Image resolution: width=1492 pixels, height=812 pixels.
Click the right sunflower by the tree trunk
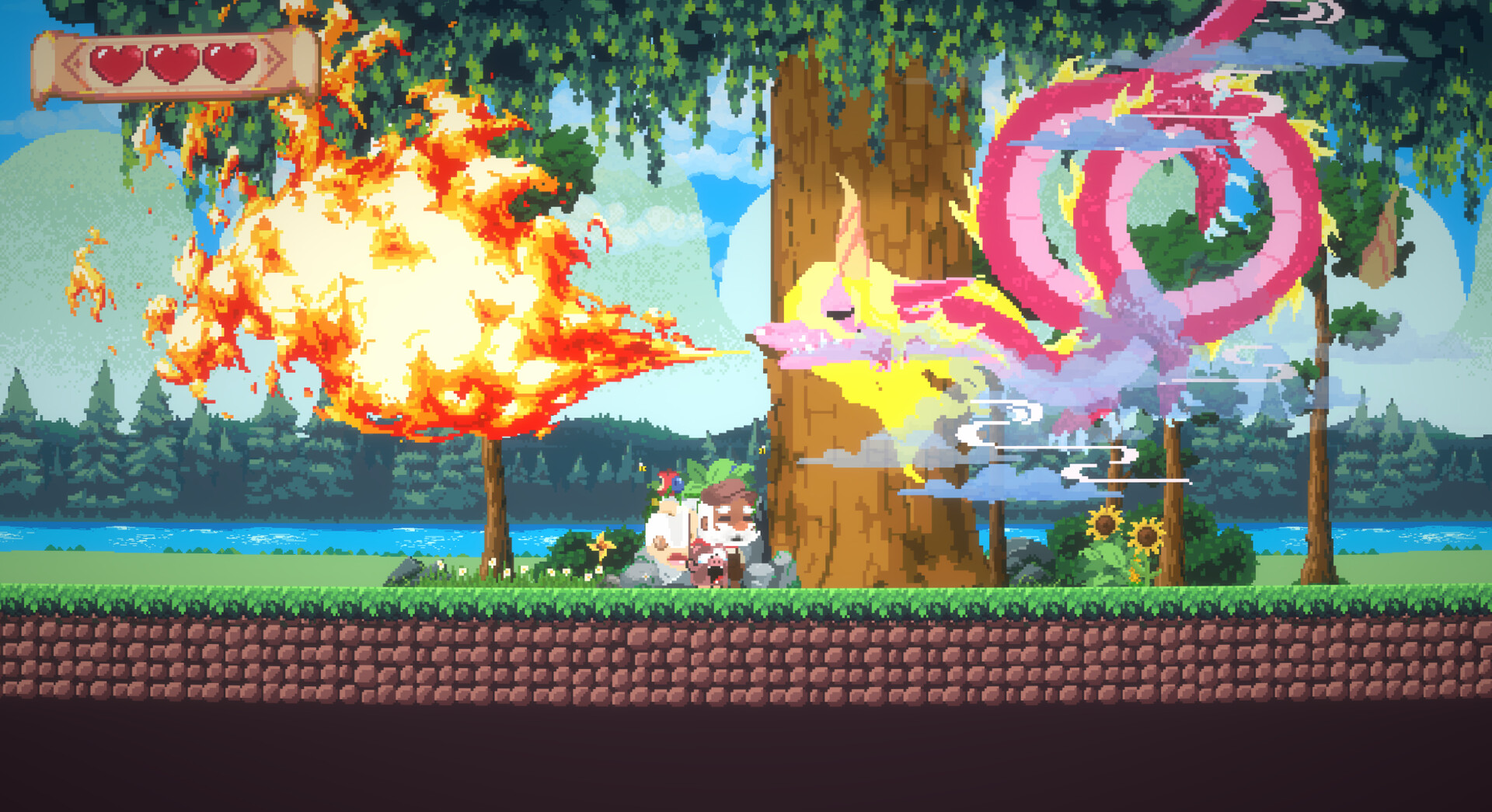tap(1148, 535)
